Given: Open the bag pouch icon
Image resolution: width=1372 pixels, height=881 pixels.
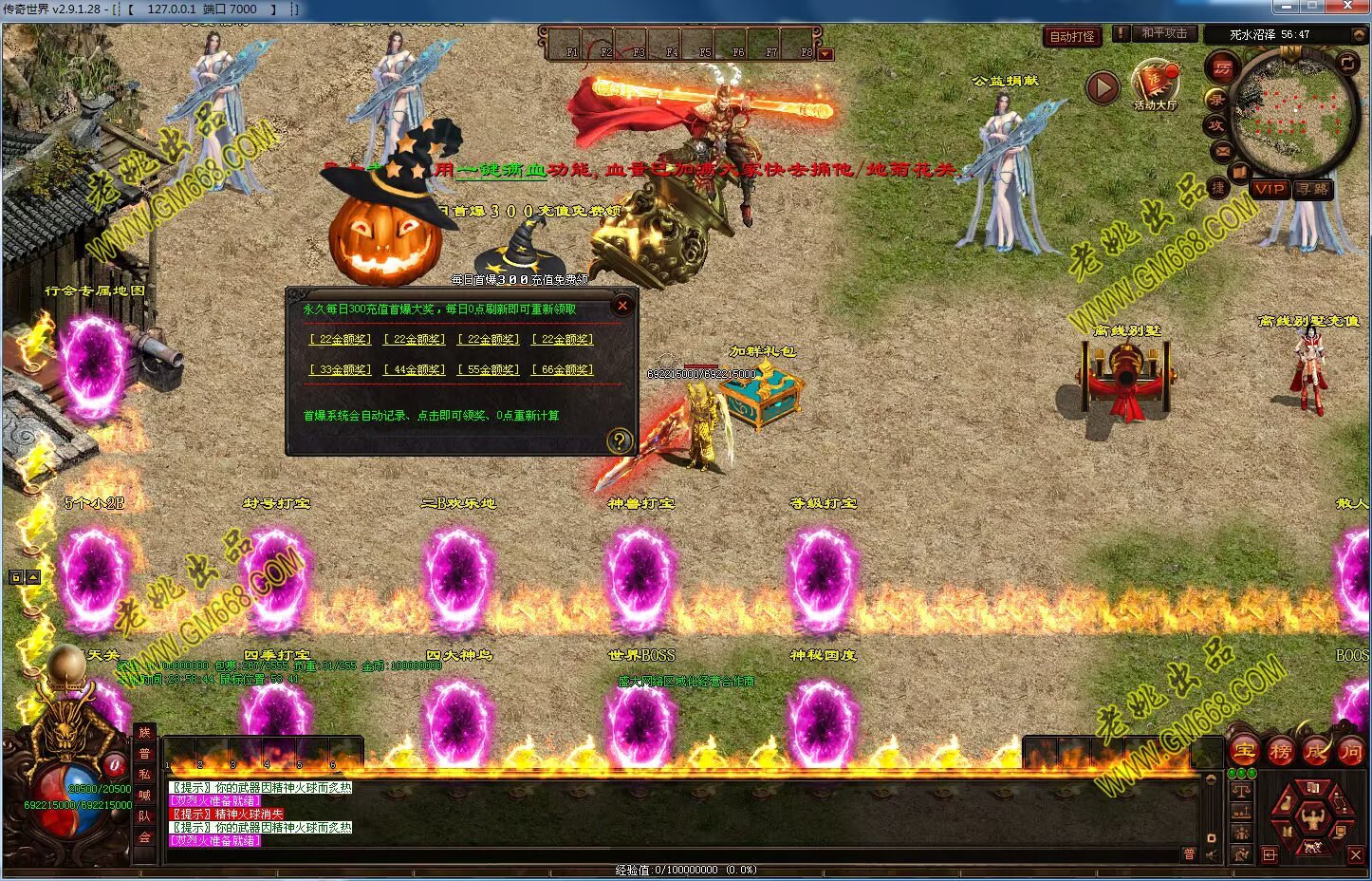Looking at the screenshot, I should [x=1284, y=804].
